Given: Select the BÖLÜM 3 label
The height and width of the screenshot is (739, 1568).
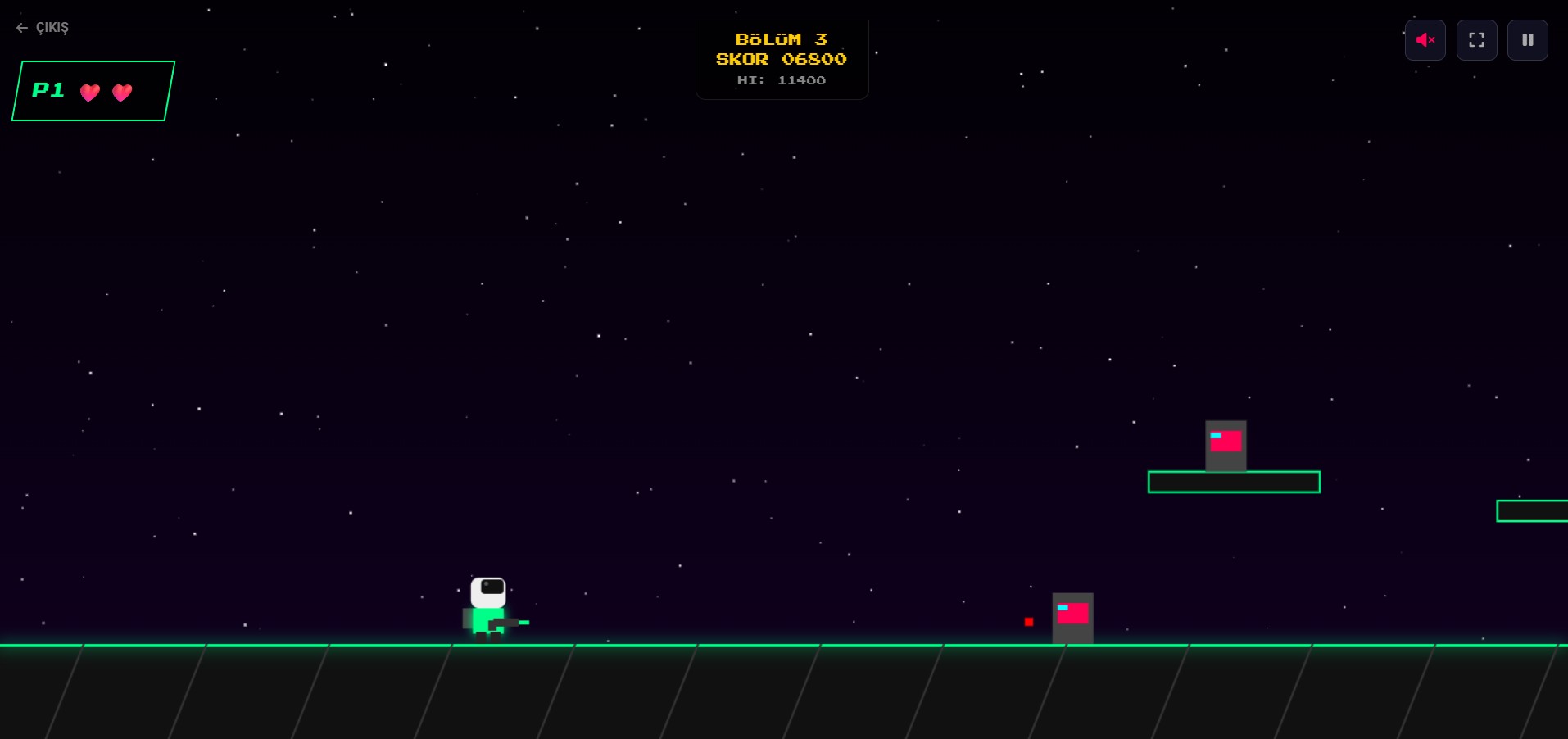Looking at the screenshot, I should 781,39.
